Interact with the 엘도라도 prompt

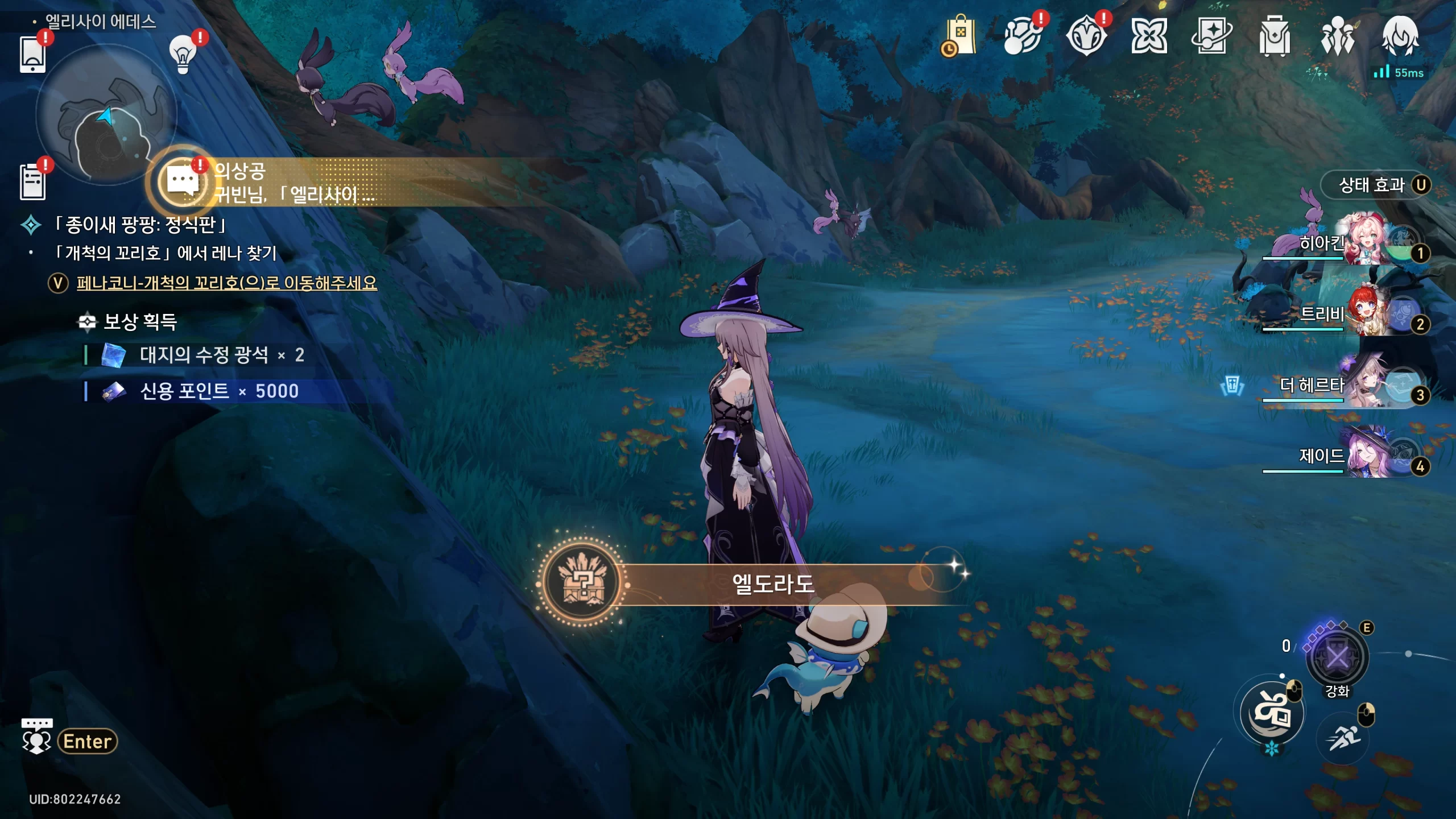[x=772, y=584]
